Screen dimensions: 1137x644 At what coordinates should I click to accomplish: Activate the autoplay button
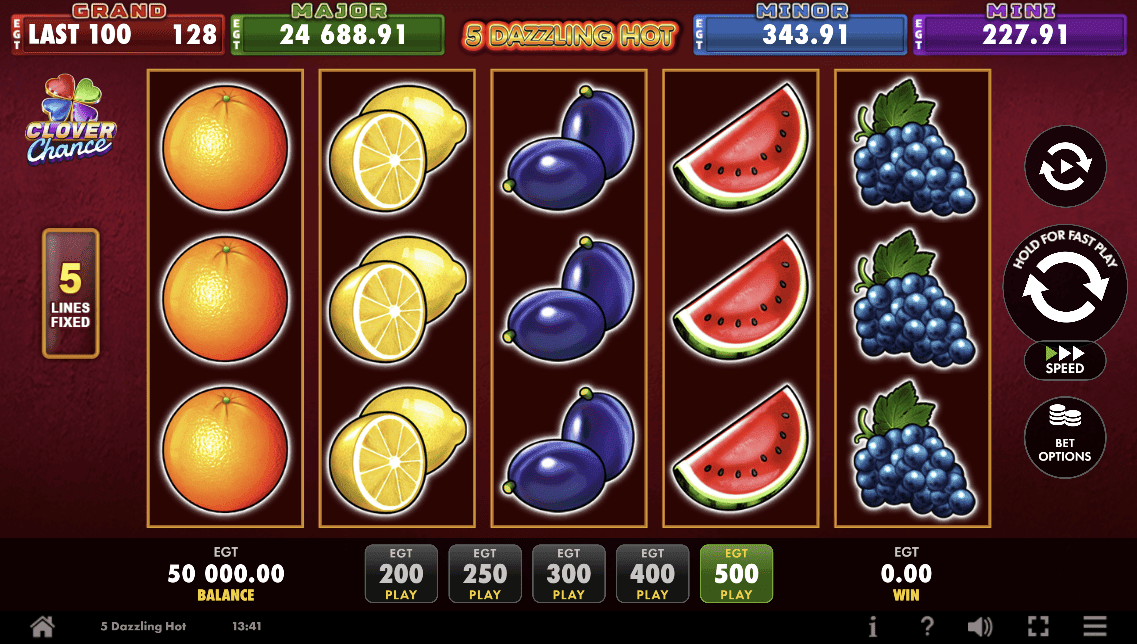[1065, 167]
